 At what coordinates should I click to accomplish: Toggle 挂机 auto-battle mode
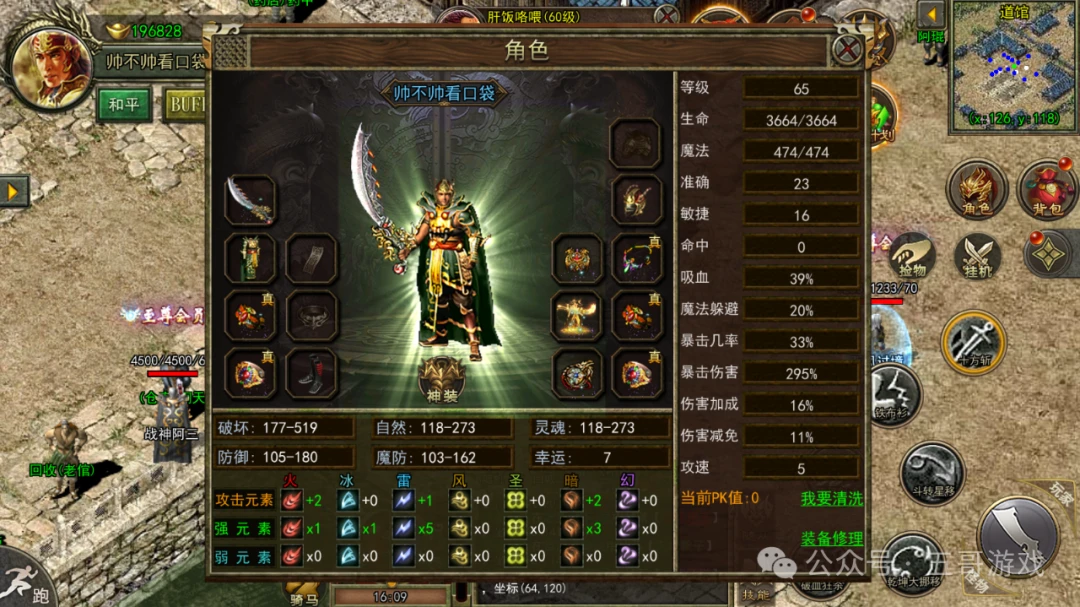[x=977, y=255]
